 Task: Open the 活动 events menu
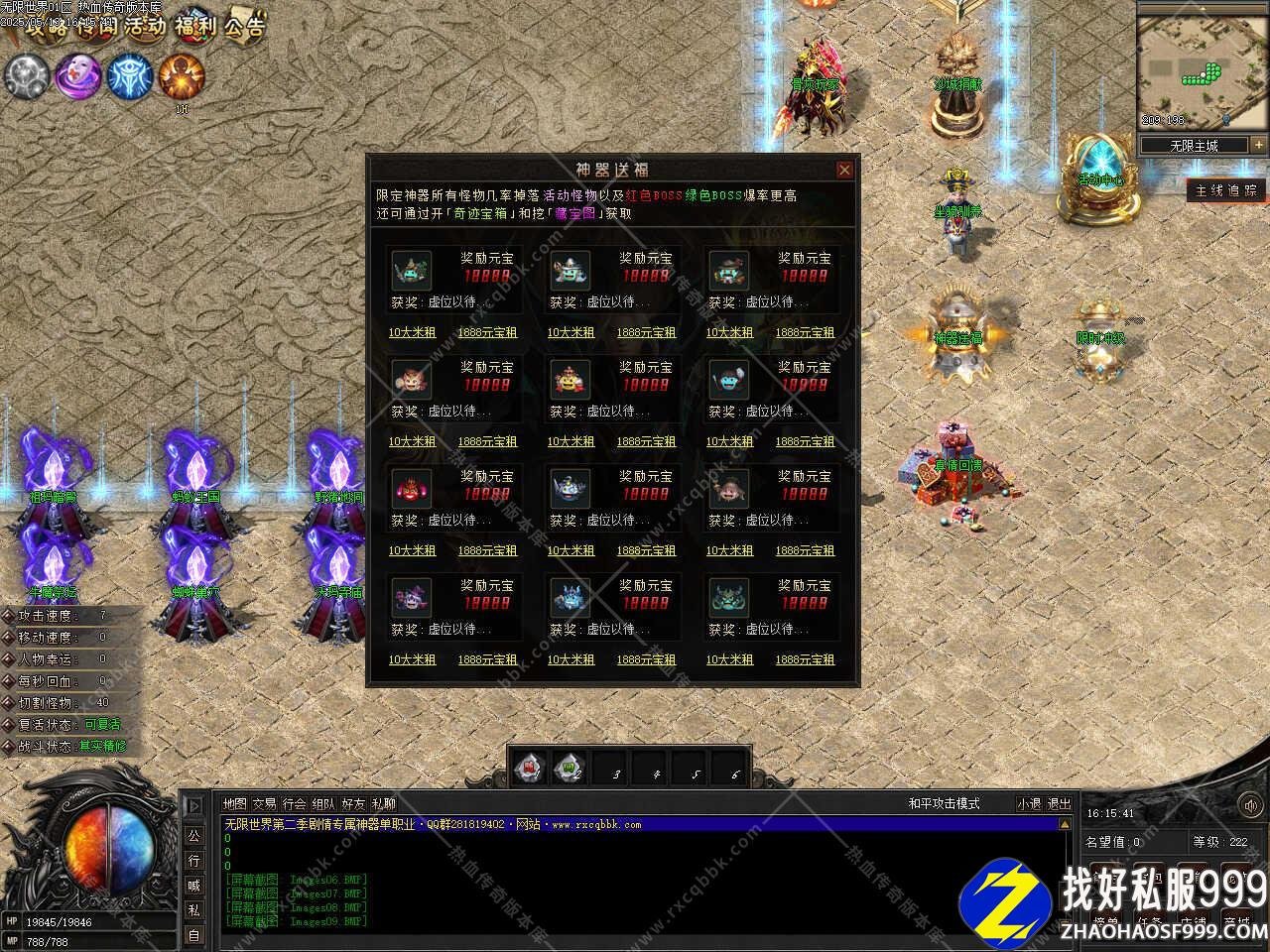(145, 25)
